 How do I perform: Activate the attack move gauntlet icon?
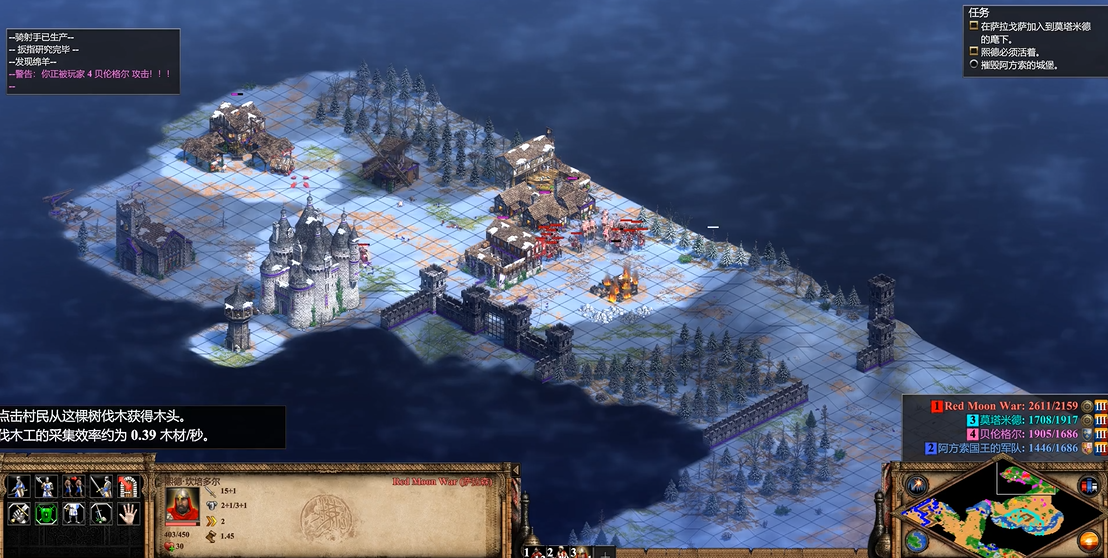[x=17, y=514]
